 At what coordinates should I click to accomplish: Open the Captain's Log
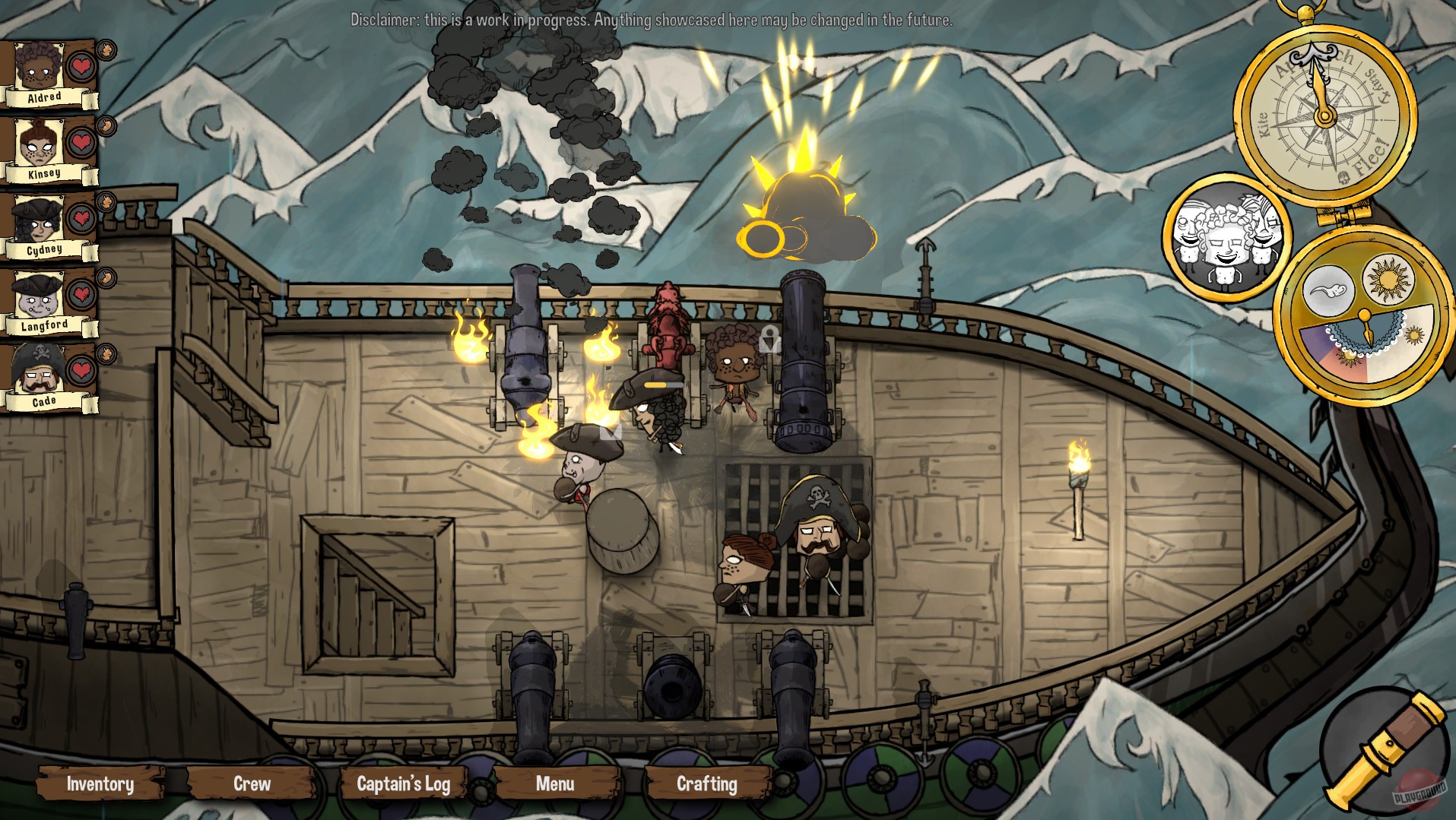click(x=404, y=784)
